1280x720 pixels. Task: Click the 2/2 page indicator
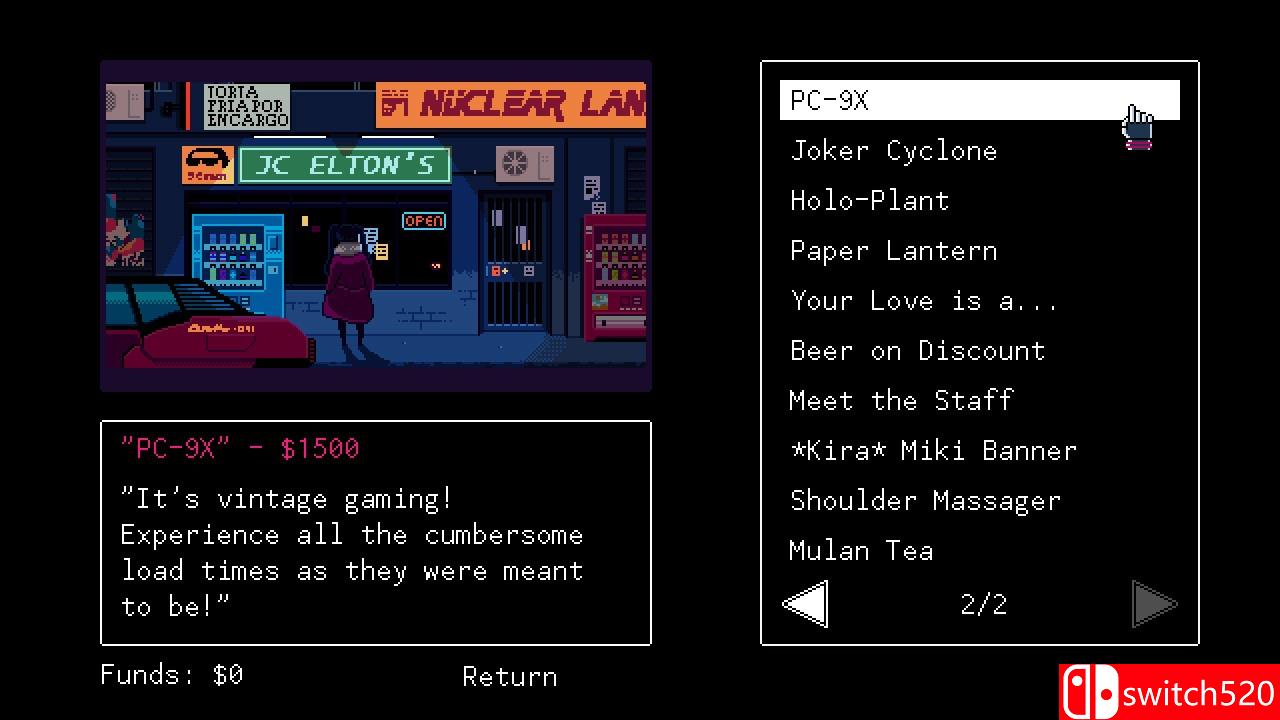click(982, 603)
